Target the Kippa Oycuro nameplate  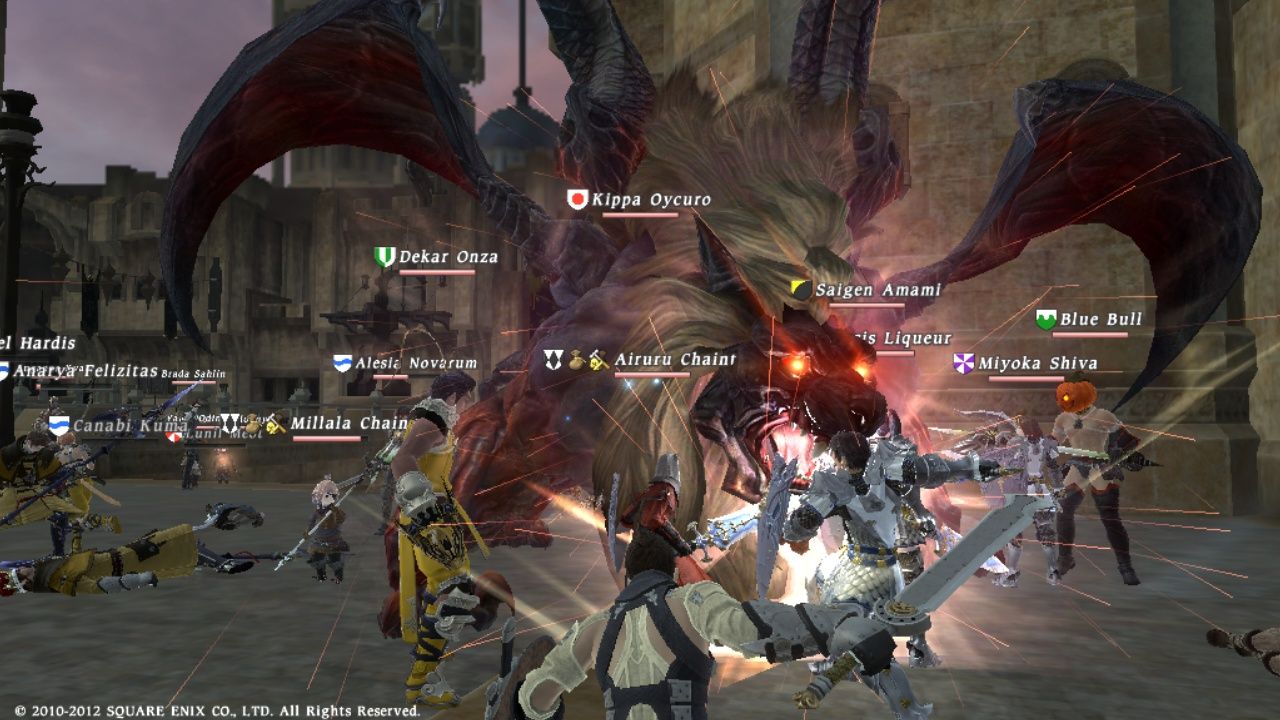click(x=650, y=200)
